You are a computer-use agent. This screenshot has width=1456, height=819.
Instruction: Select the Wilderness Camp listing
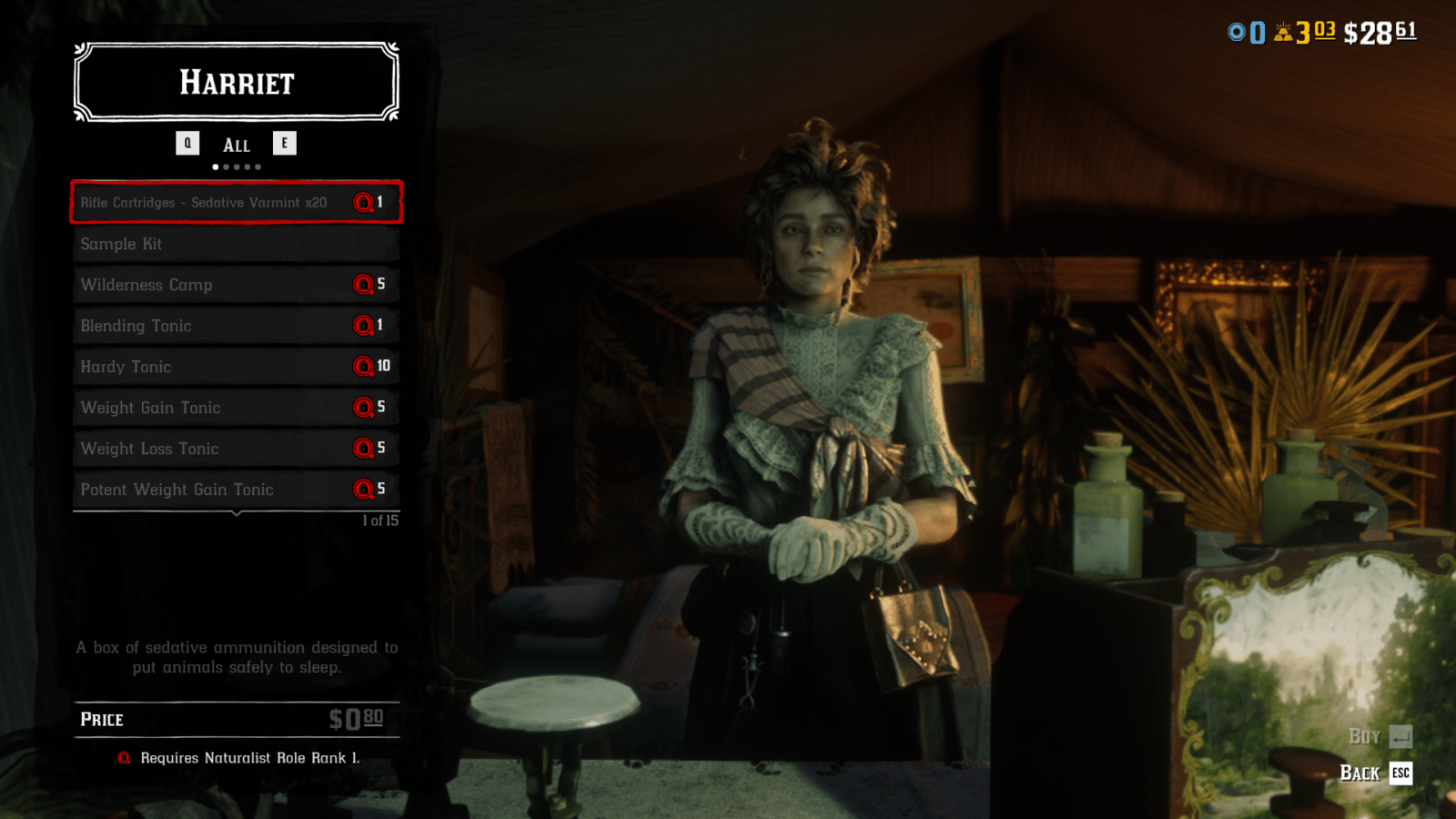point(235,285)
